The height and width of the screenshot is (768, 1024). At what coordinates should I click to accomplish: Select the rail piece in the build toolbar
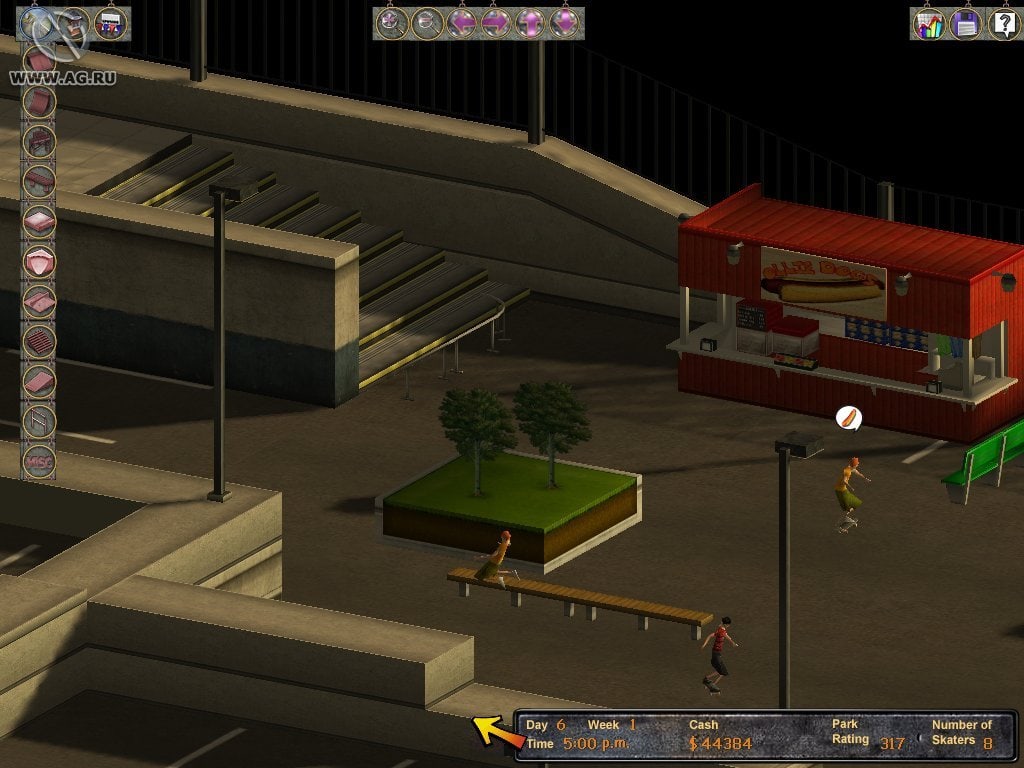(39, 420)
